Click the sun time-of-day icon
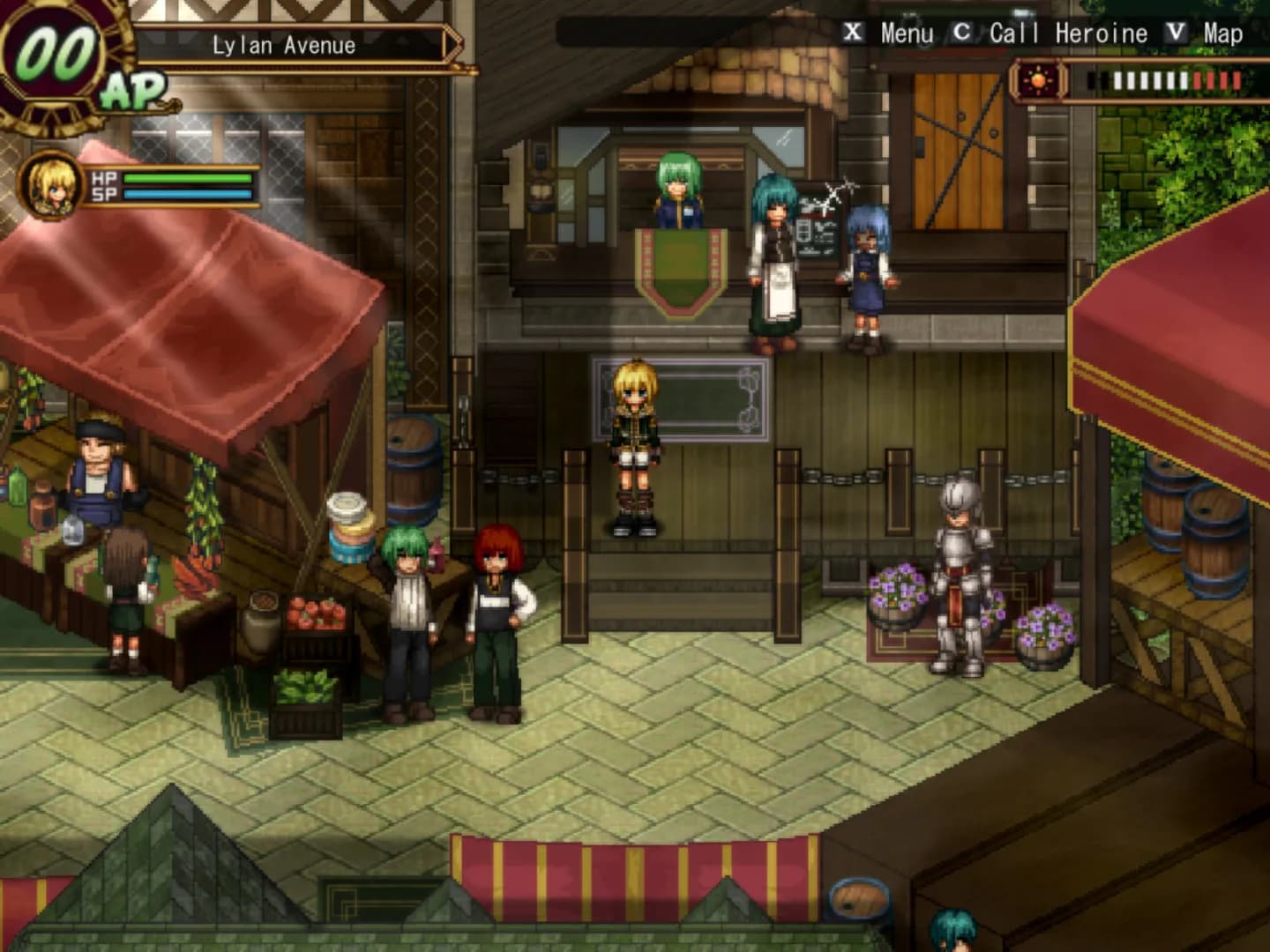This screenshot has height=952, width=1270. [1037, 82]
